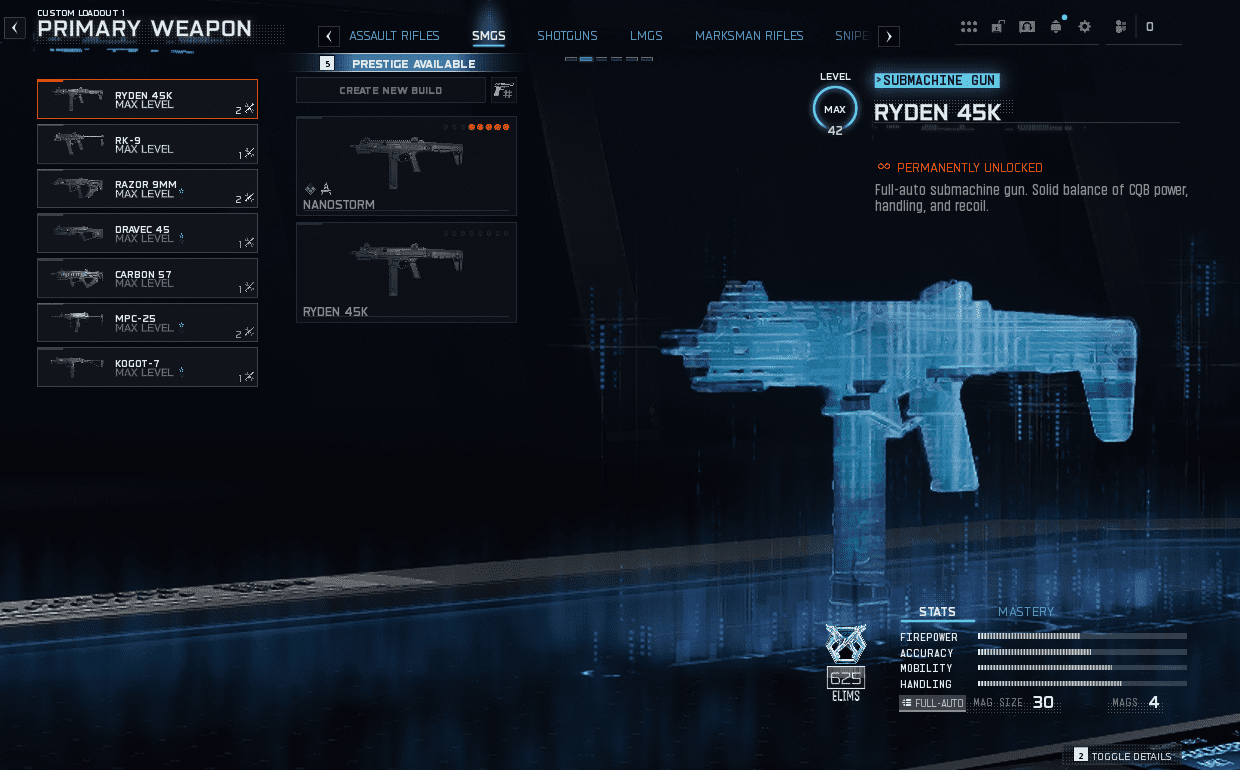Switch to the Mastery tab
This screenshot has width=1240, height=770.
click(1026, 612)
